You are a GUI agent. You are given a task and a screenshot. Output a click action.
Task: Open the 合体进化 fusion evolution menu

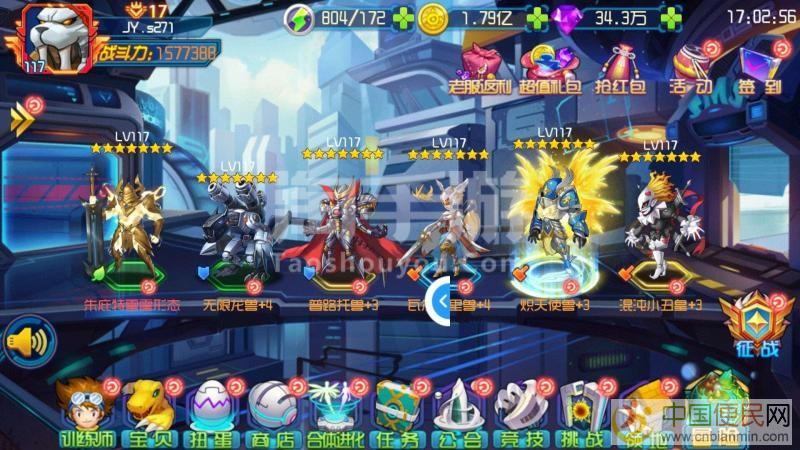point(334,412)
